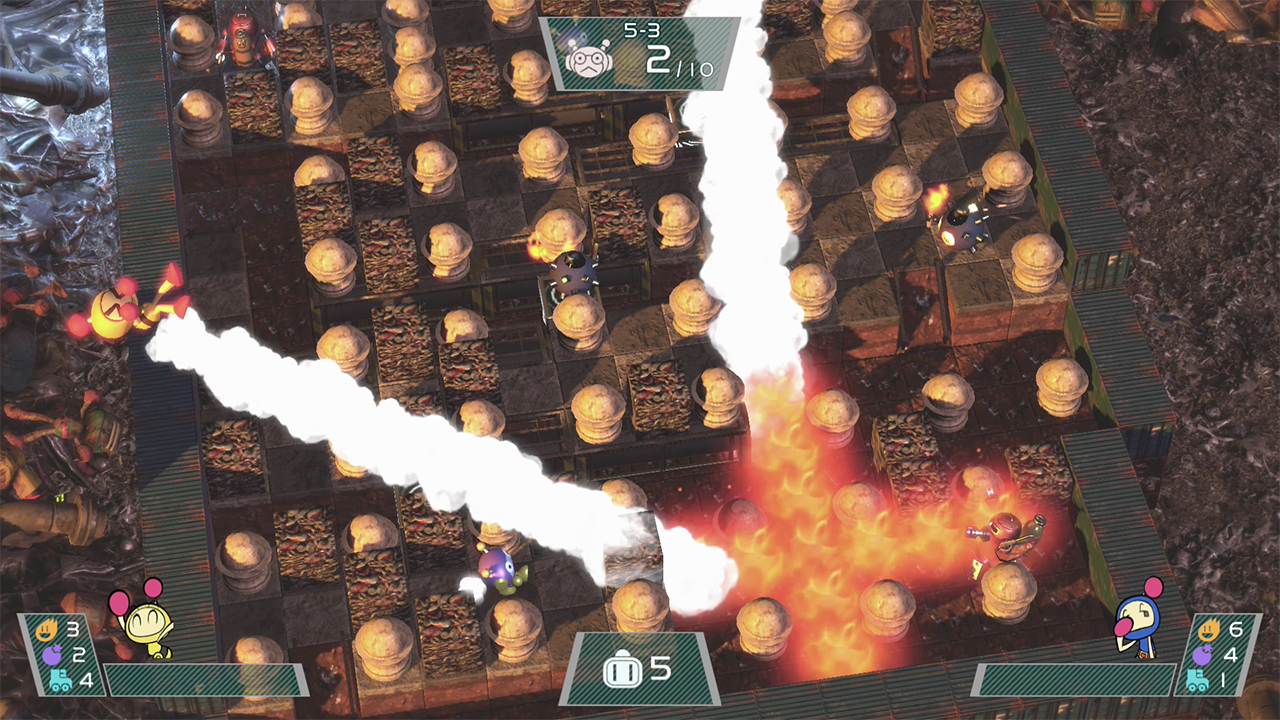Select the roller-skate speed icon showing 4

tap(60, 680)
